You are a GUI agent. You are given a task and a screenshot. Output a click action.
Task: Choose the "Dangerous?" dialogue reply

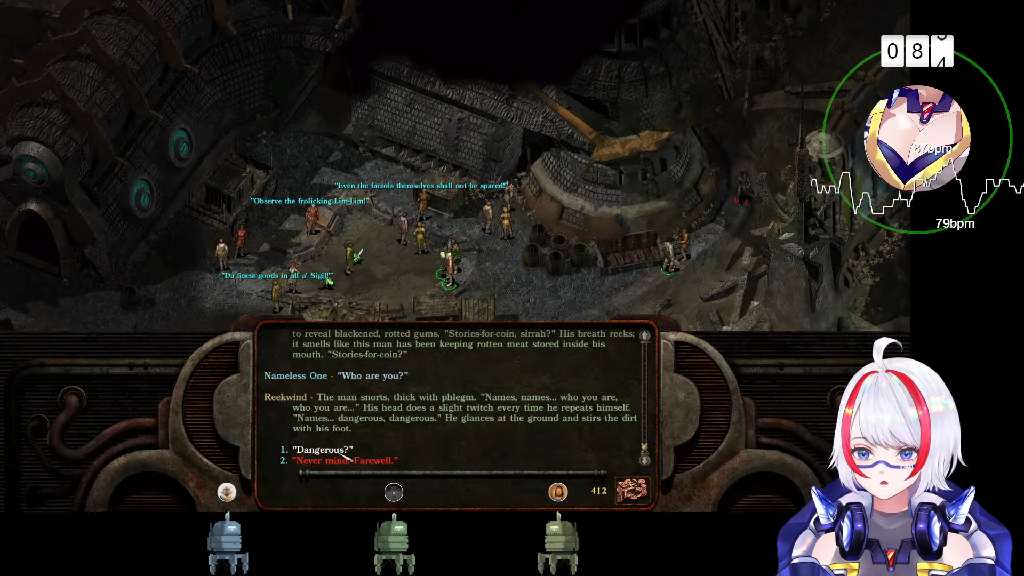coord(323,450)
